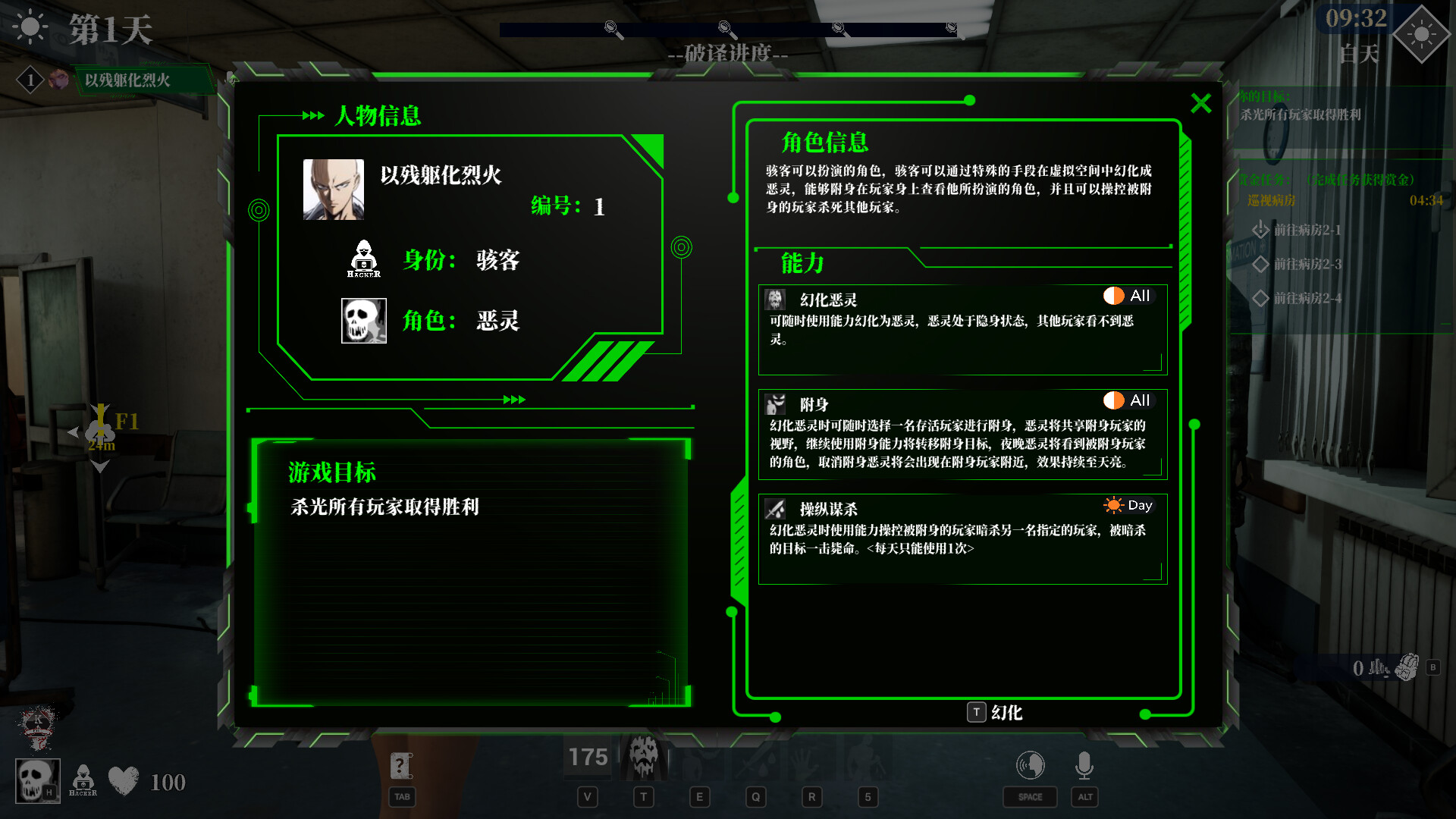Select the 附身 ability icon

(775, 404)
